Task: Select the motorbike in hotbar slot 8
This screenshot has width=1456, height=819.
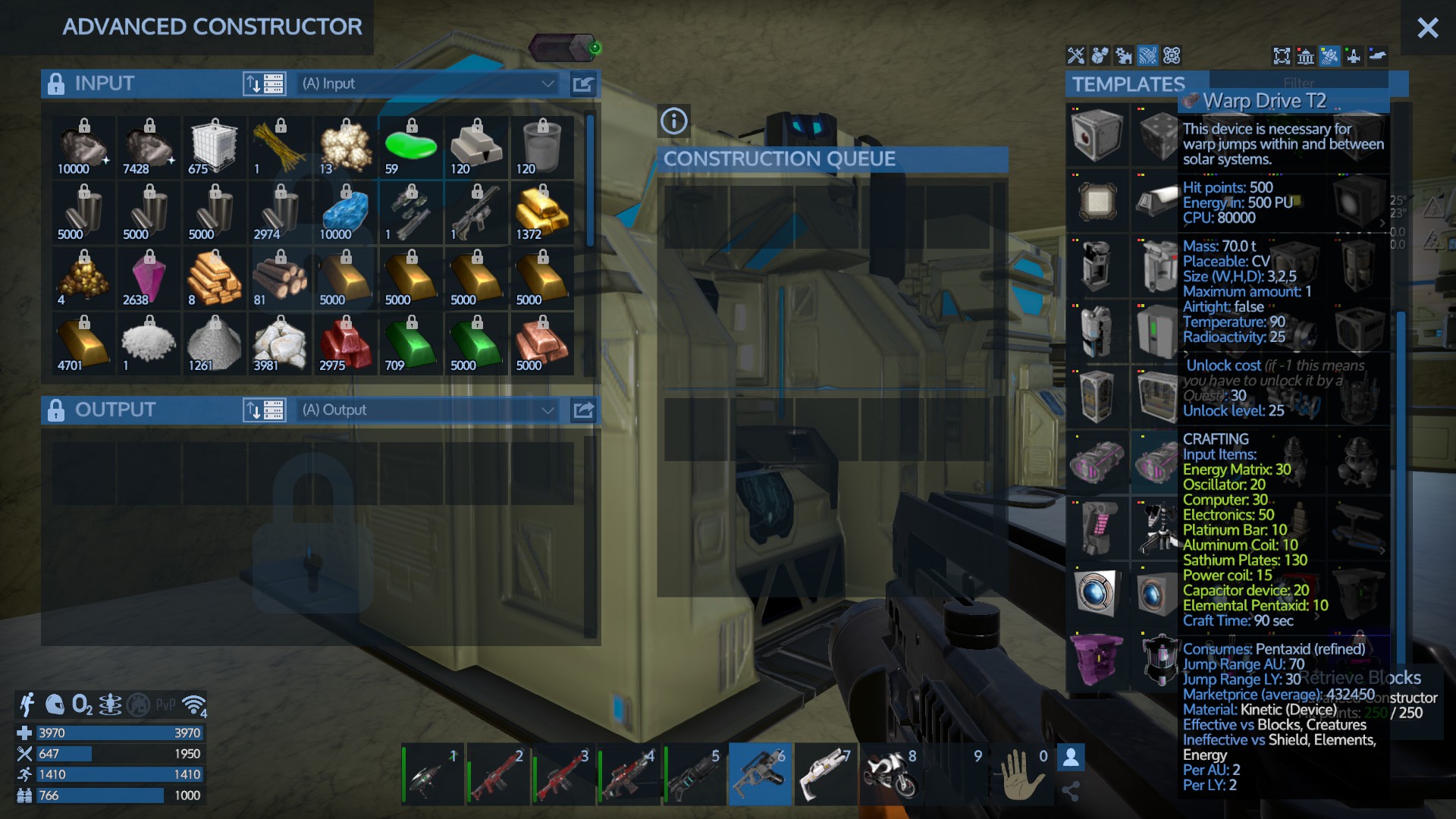Action: 891,774
